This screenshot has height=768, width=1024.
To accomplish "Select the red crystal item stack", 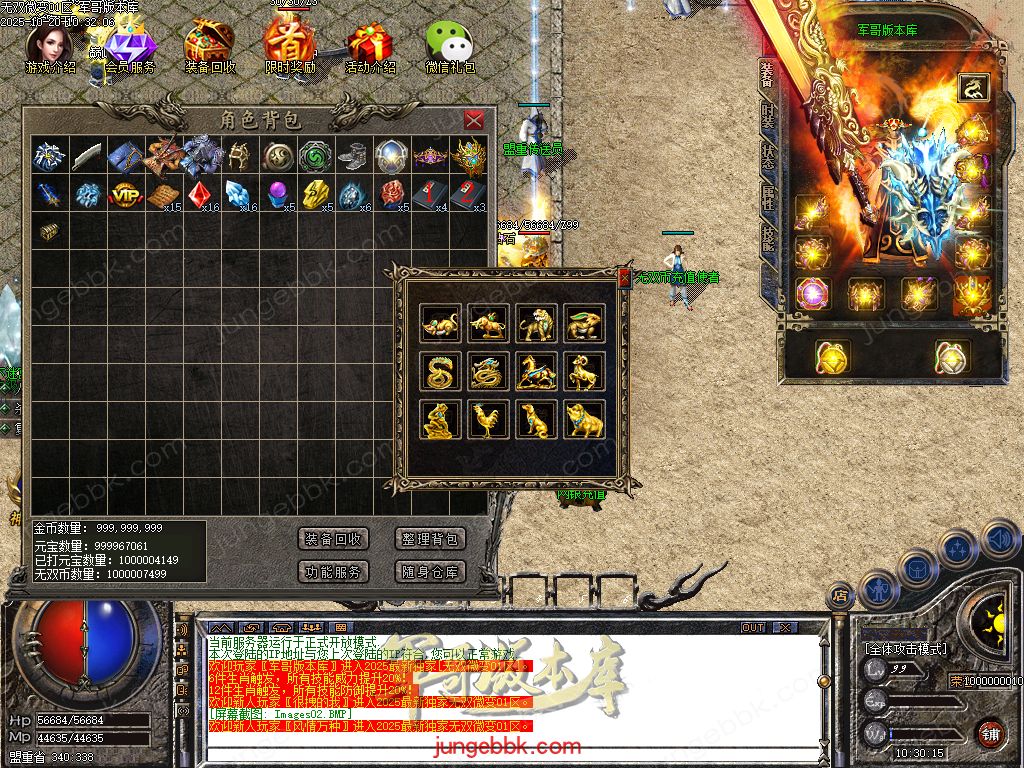I will coord(200,194).
